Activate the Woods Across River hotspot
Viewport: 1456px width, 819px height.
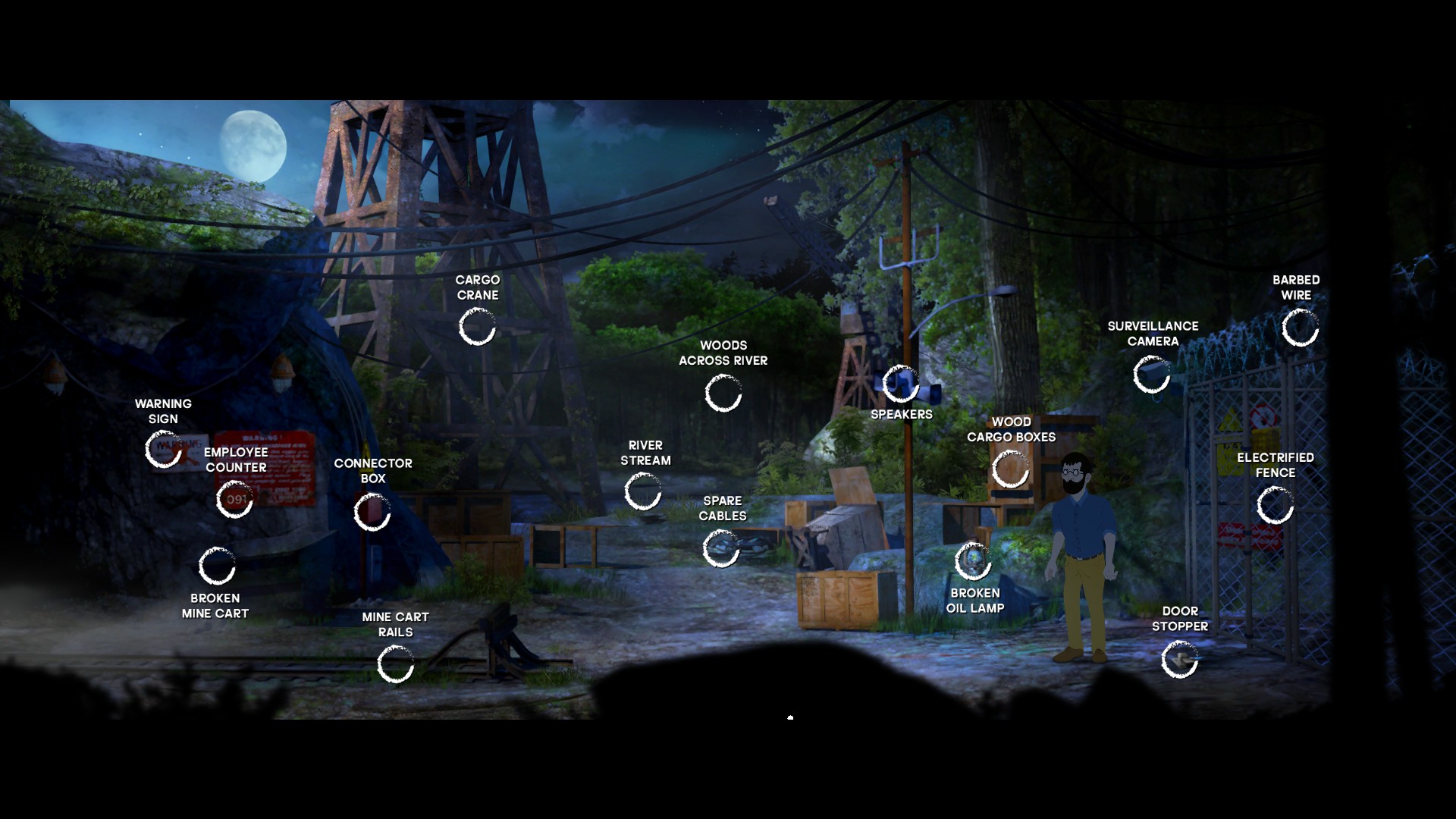pyautogui.click(x=723, y=394)
